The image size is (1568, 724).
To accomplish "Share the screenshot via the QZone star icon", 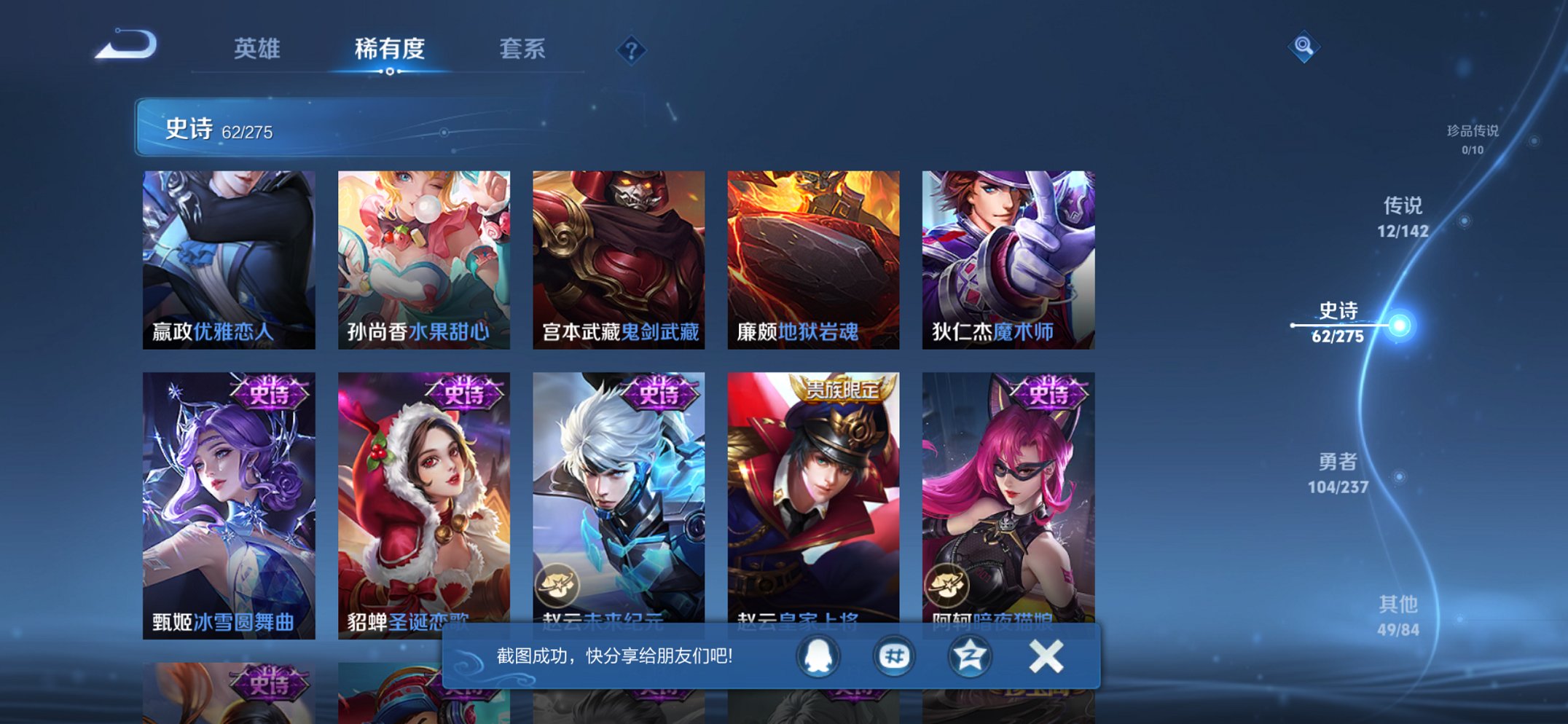I will (968, 655).
